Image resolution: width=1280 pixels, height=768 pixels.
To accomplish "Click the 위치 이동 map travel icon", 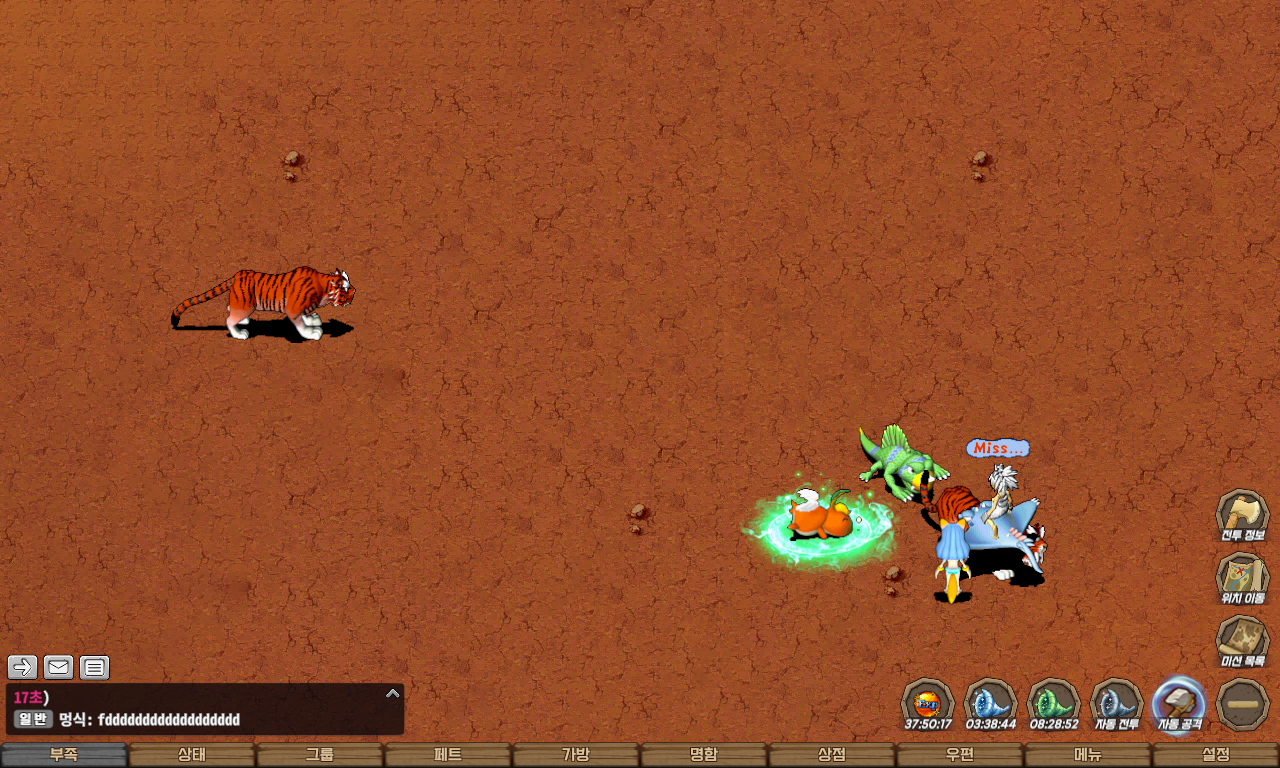I will pos(1242,577).
